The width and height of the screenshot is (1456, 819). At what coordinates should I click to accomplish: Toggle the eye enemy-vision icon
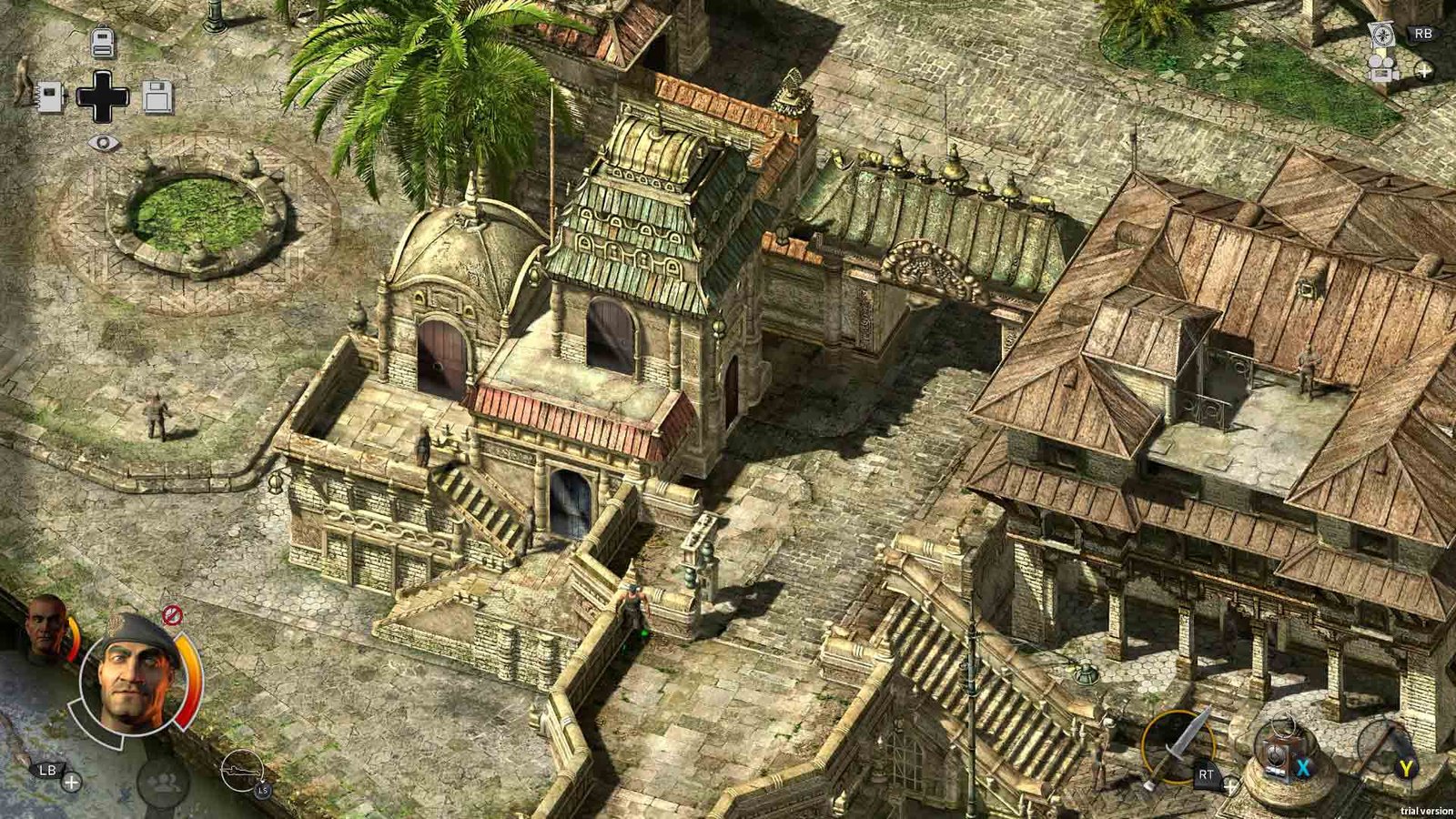104,143
